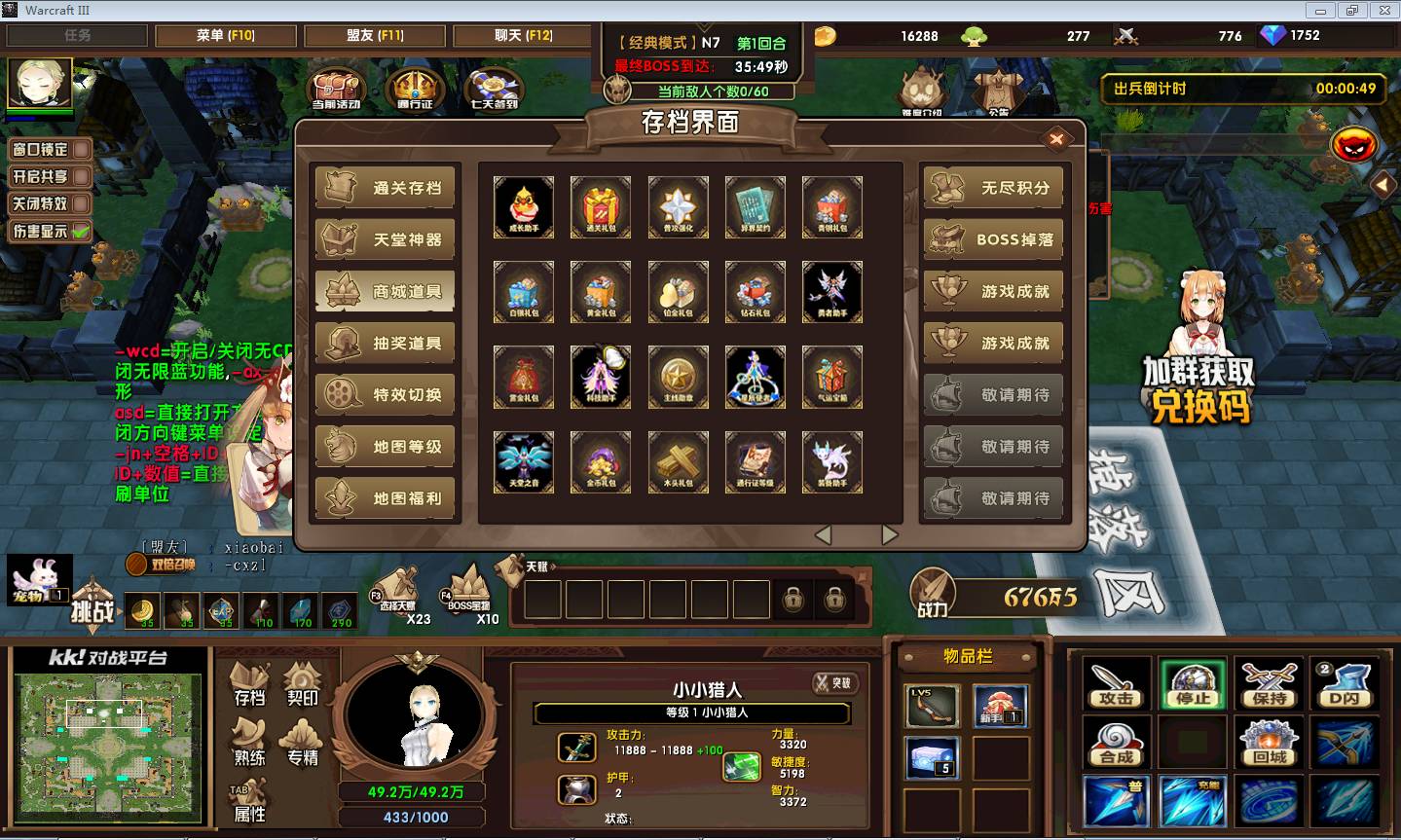The height and width of the screenshot is (840, 1401).
Task: Open the 无尽积分 section
Action: click(x=992, y=188)
